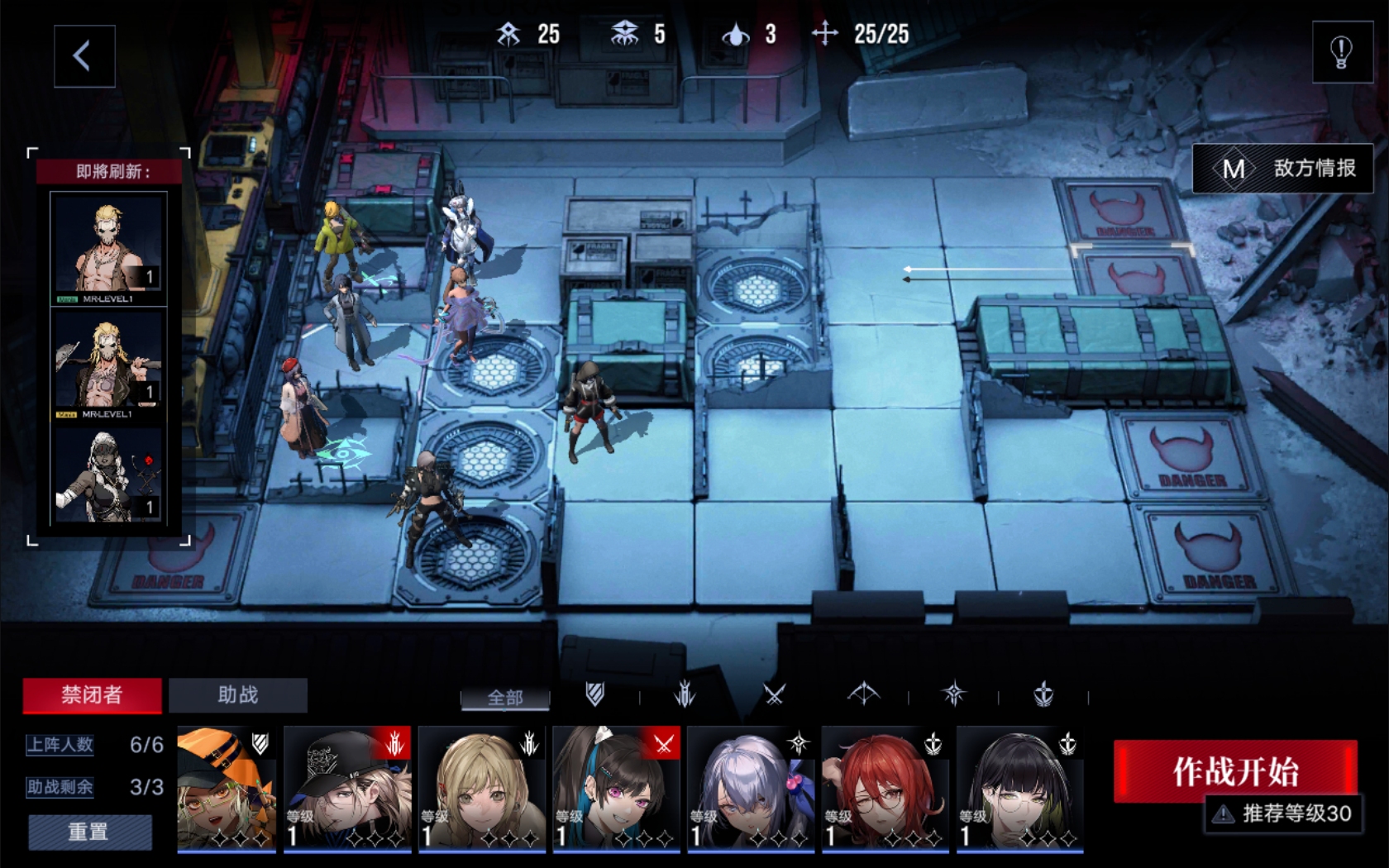
Task: Select the 全部 filter
Action: [x=504, y=698]
